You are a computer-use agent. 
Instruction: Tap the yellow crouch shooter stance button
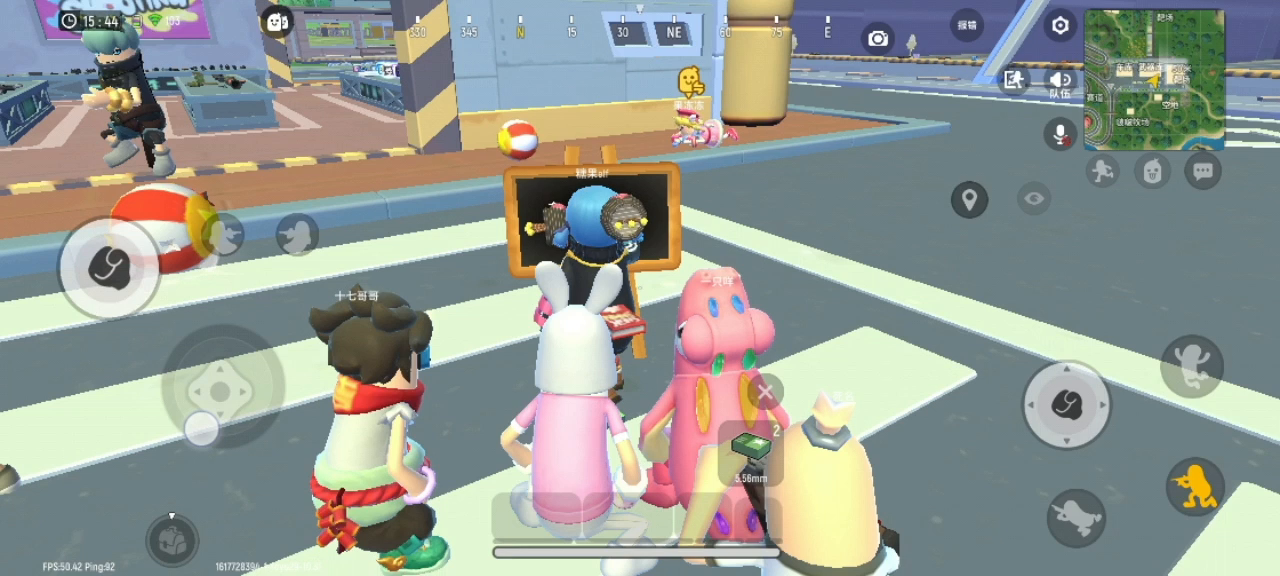1195,486
